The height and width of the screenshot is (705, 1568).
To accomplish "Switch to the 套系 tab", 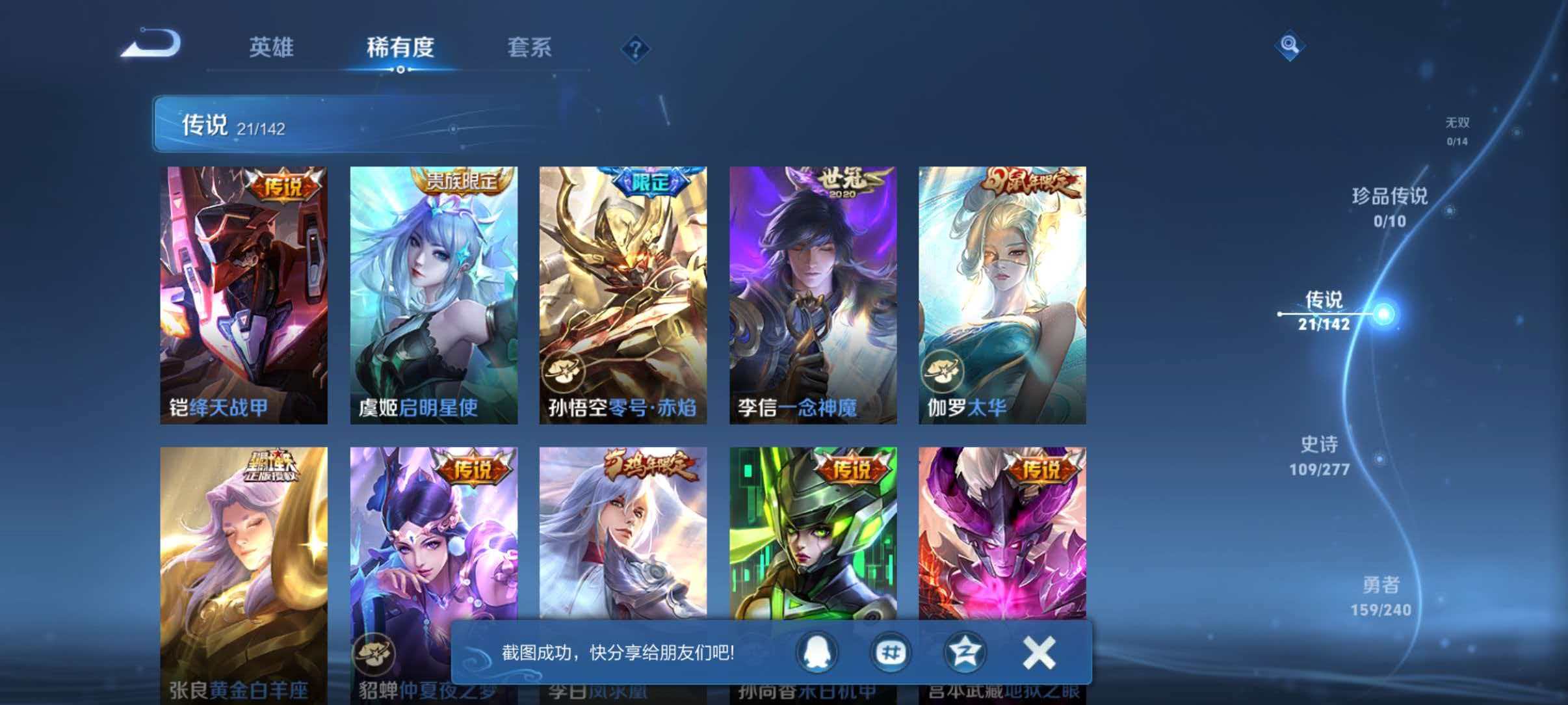I will pyautogui.click(x=530, y=47).
